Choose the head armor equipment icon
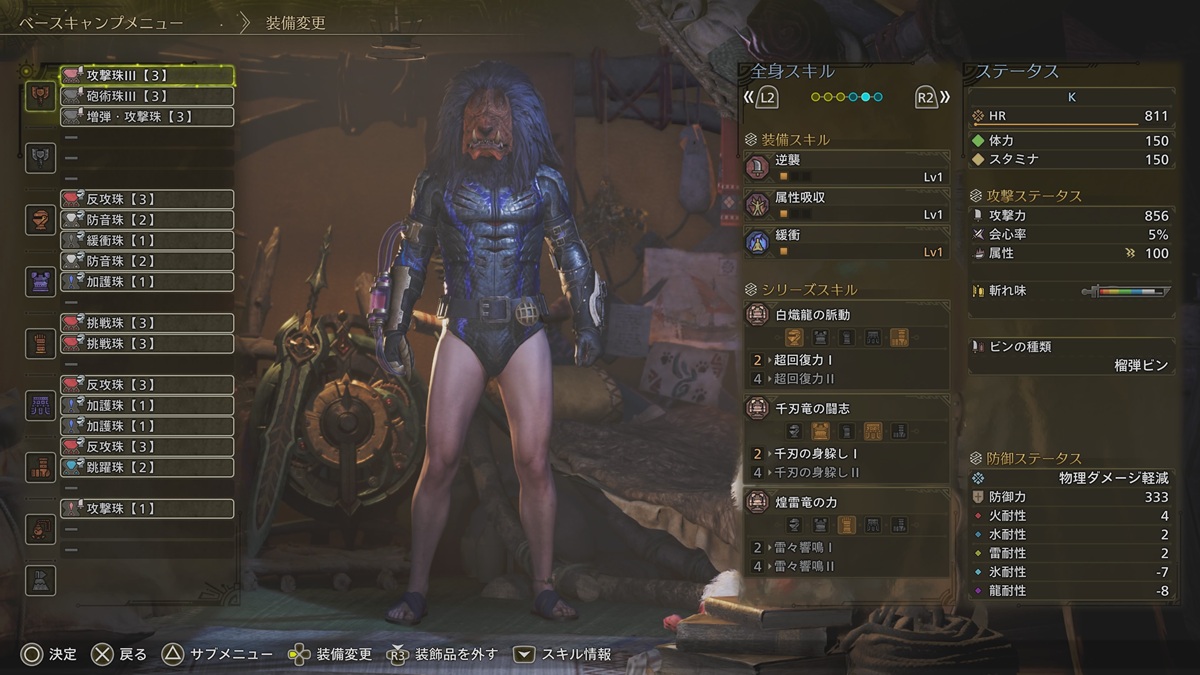This screenshot has width=1200, height=675. click(41, 219)
